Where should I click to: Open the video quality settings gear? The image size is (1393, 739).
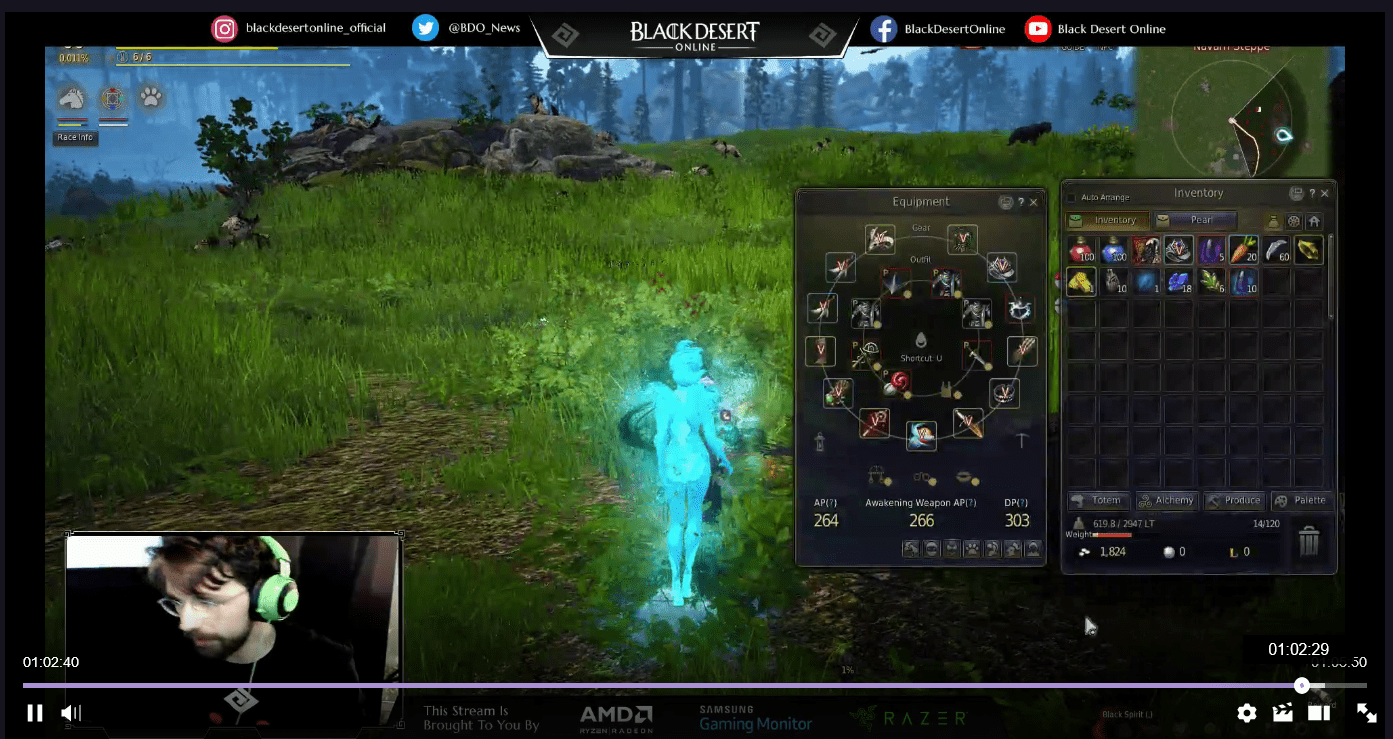click(x=1246, y=713)
